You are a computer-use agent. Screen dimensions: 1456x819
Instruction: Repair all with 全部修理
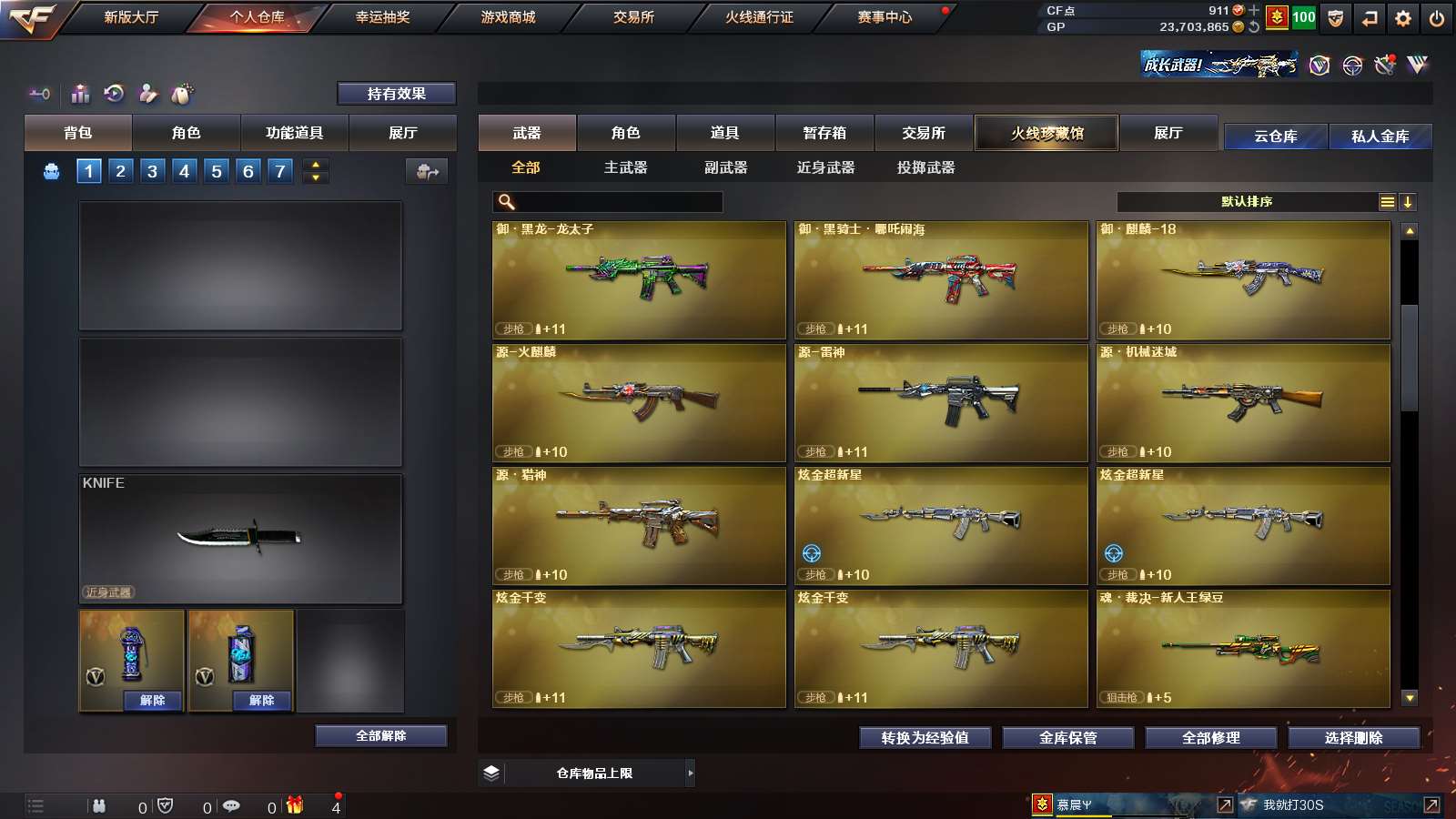point(1210,738)
